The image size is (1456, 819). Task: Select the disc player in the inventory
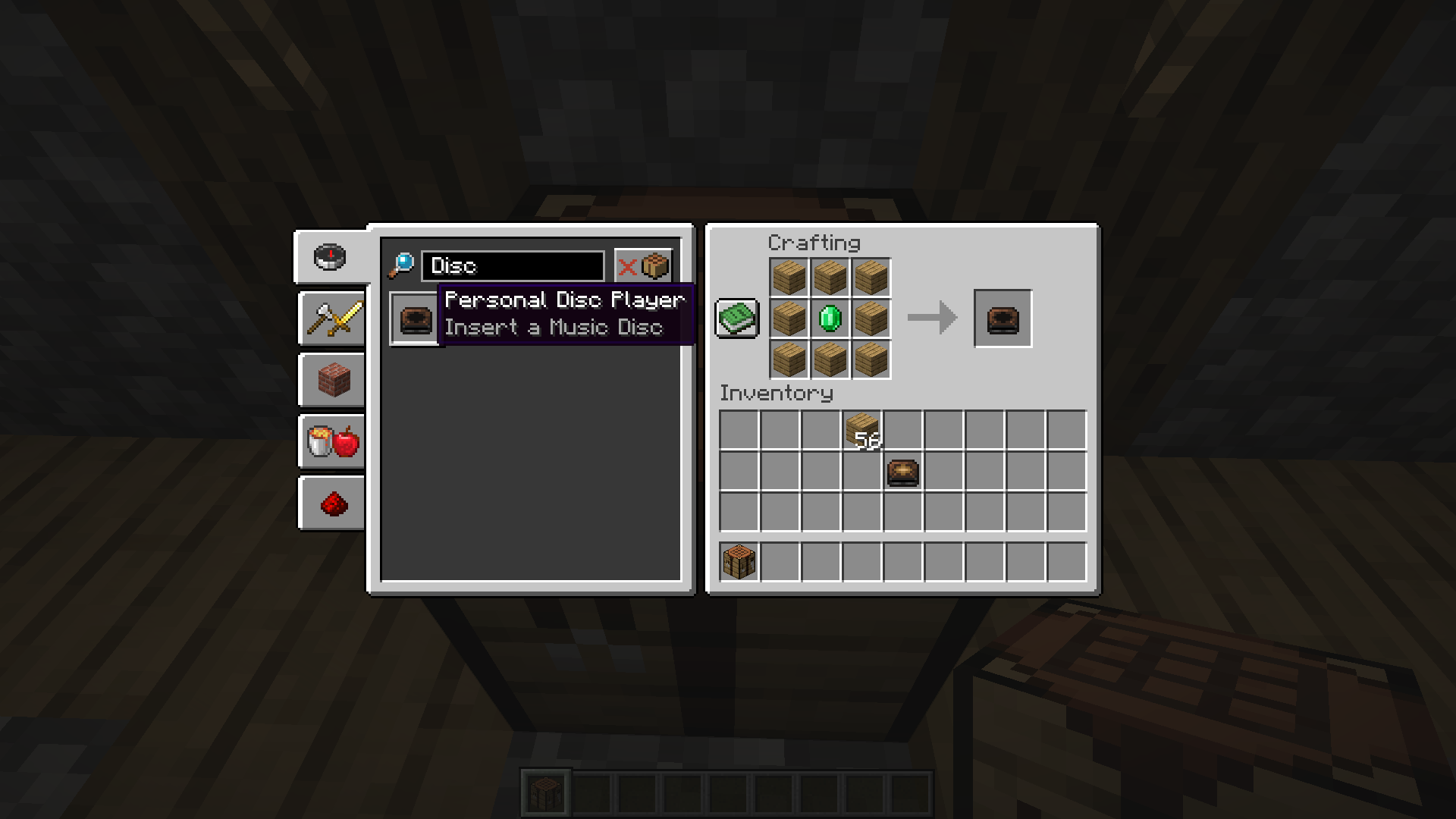click(902, 472)
